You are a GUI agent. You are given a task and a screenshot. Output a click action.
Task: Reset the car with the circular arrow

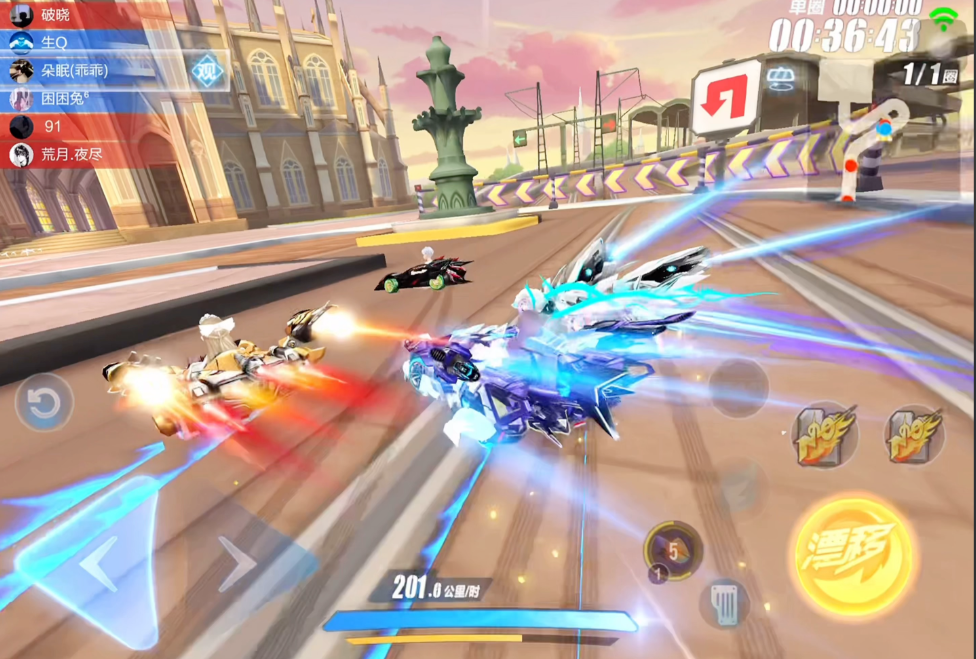pos(44,403)
